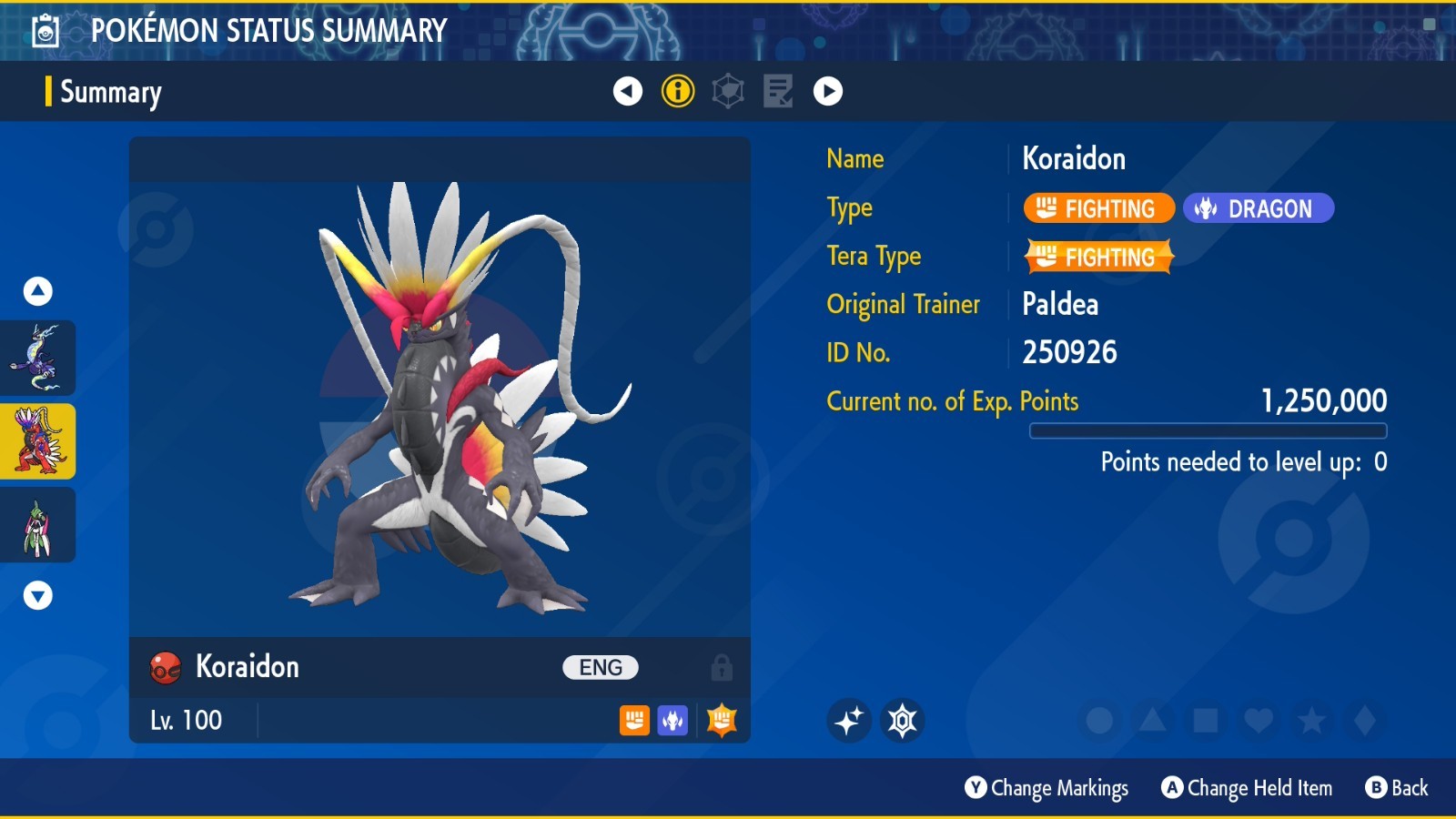1456x819 pixels.
Task: Click the Change Markings option
Action: (1046, 788)
